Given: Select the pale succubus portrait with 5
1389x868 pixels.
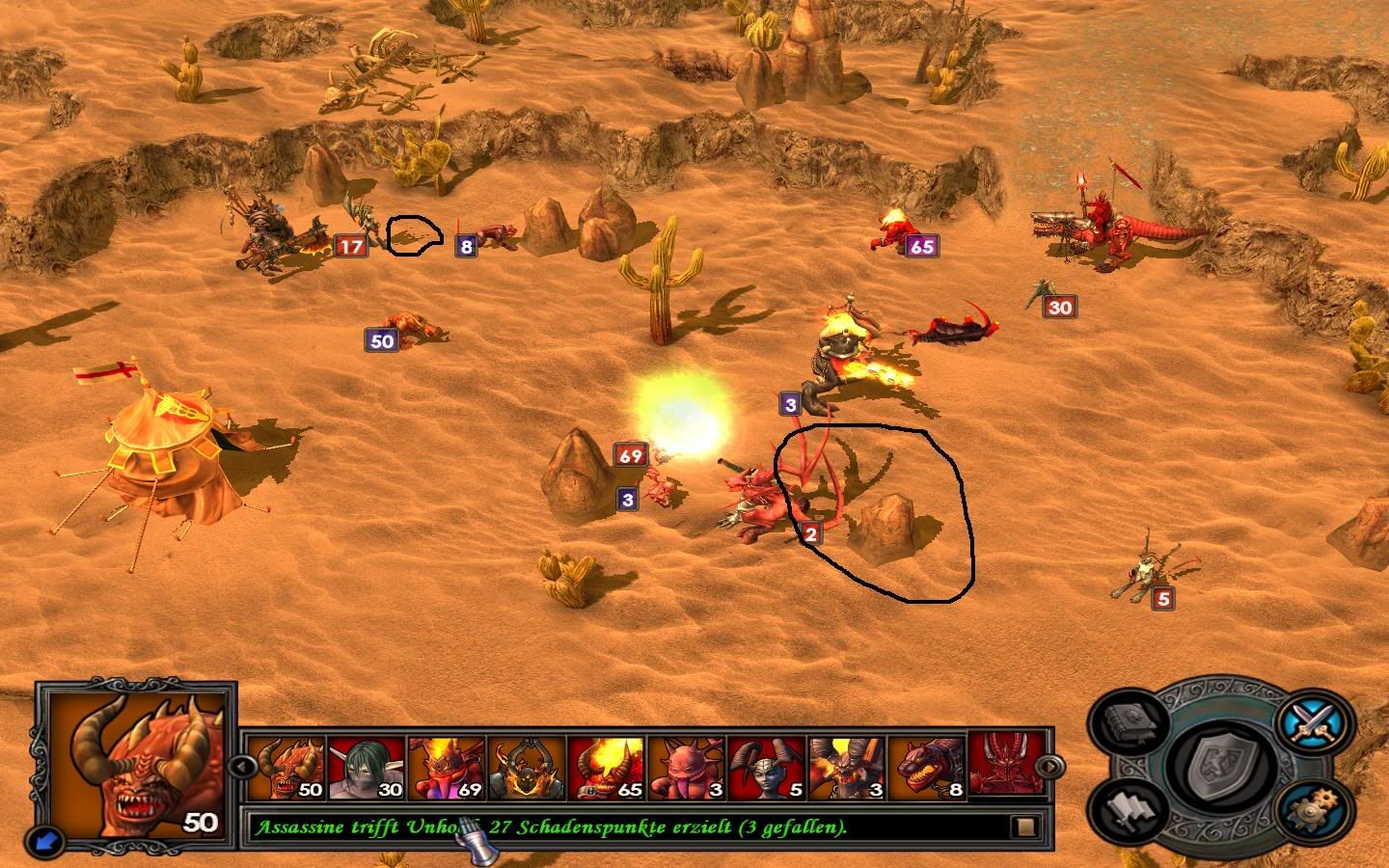Looking at the screenshot, I should coord(767,769).
